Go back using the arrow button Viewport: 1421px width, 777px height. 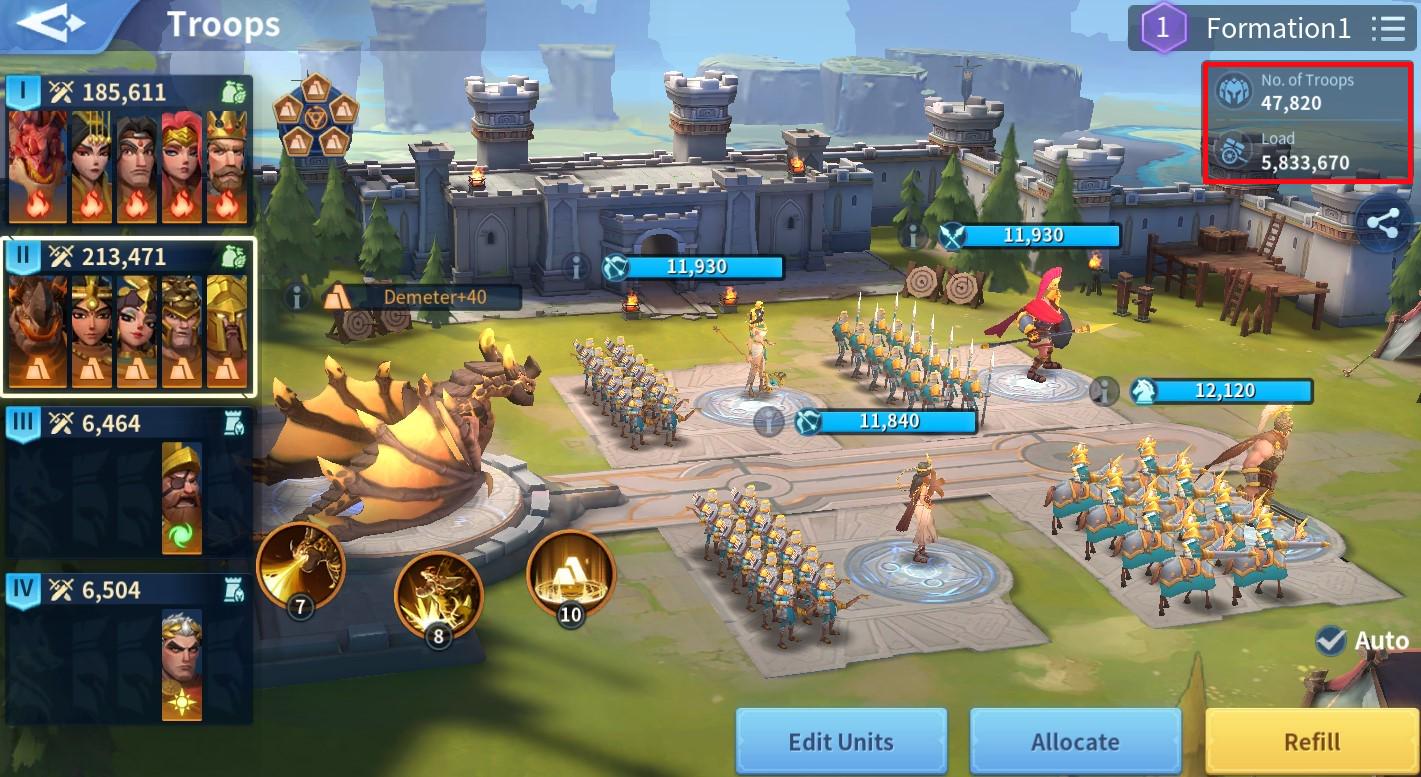pyautogui.click(x=52, y=24)
